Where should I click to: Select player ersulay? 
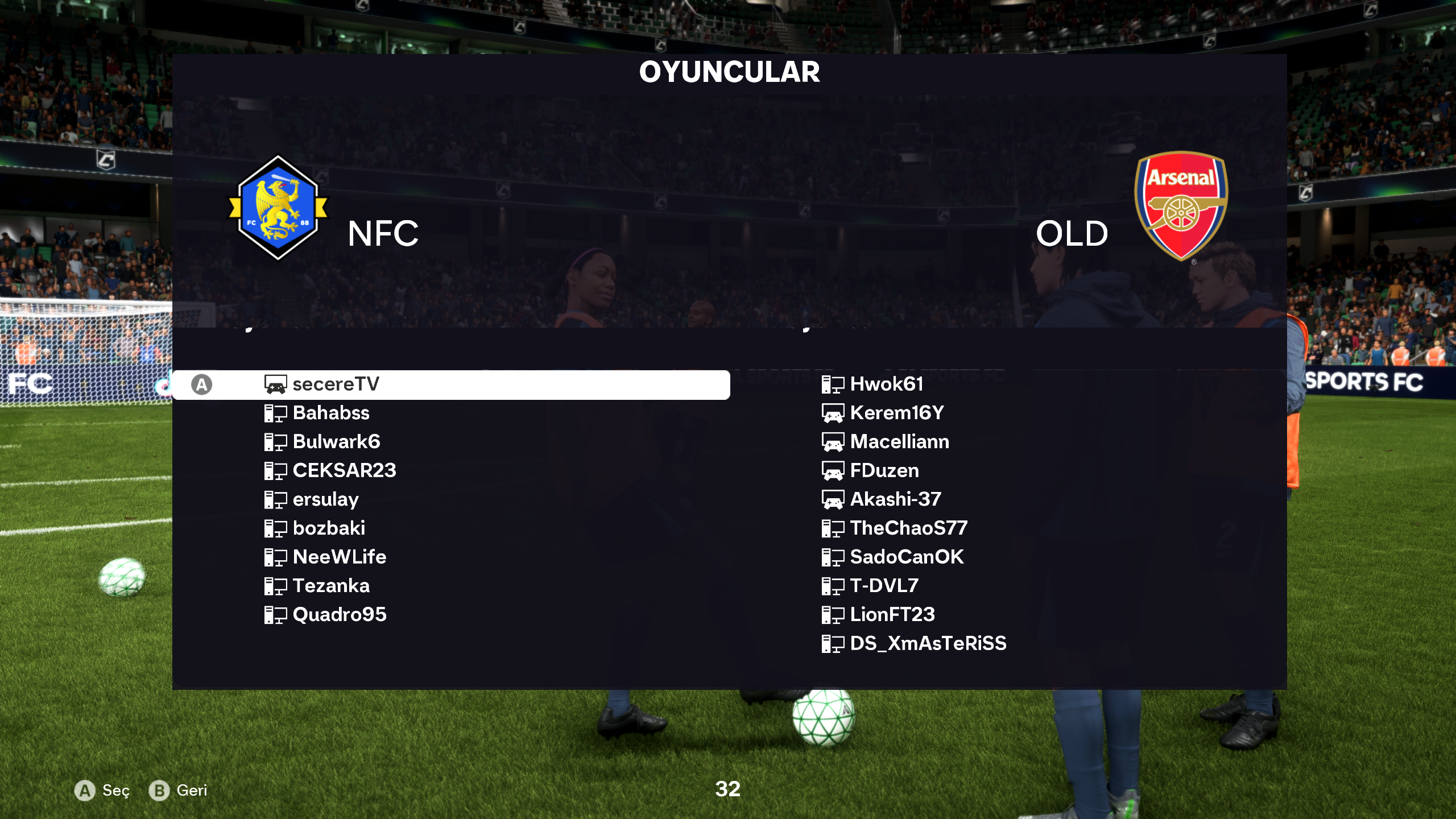(325, 499)
